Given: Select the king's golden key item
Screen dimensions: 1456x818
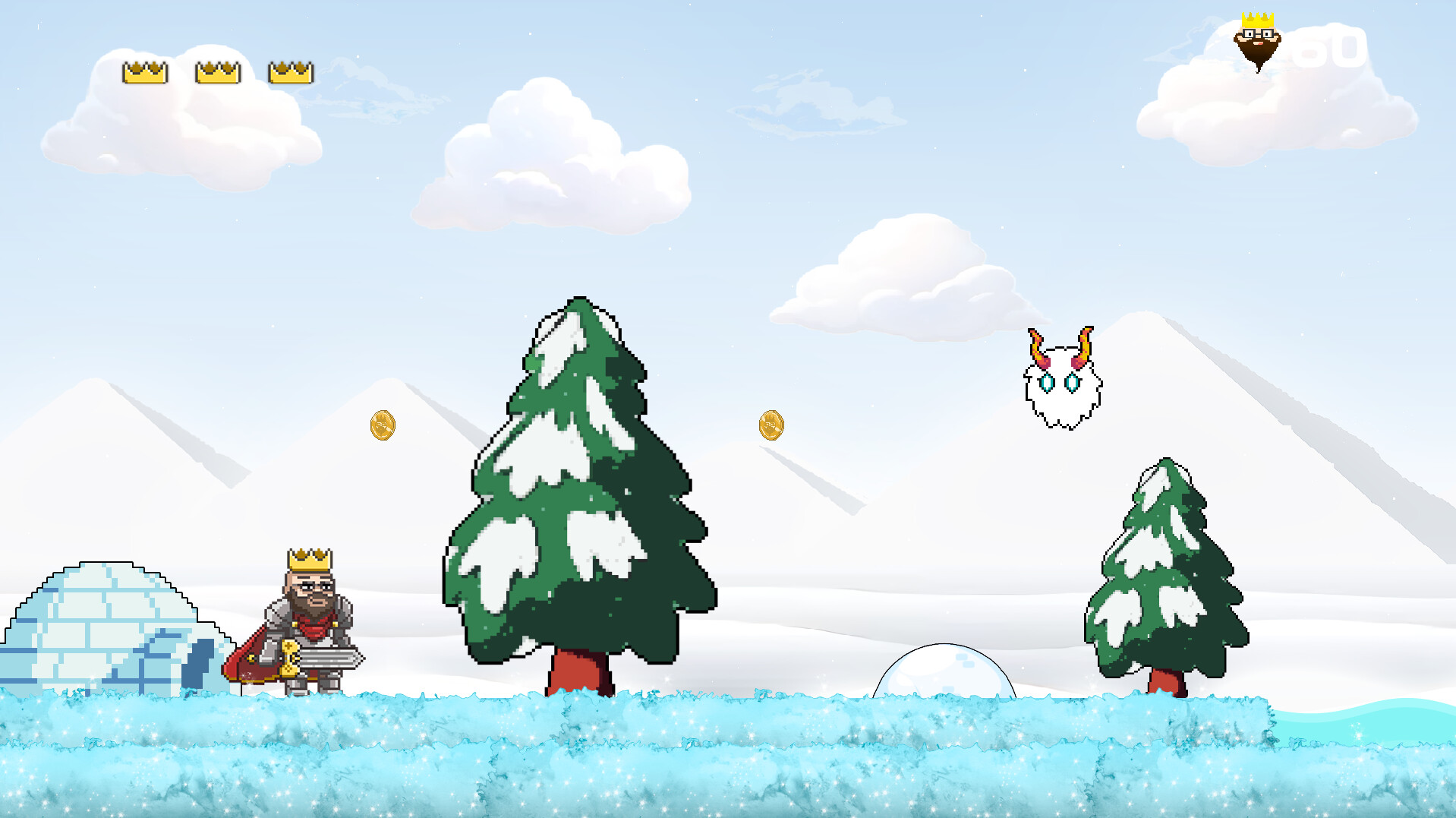Looking at the screenshot, I should point(290,659).
